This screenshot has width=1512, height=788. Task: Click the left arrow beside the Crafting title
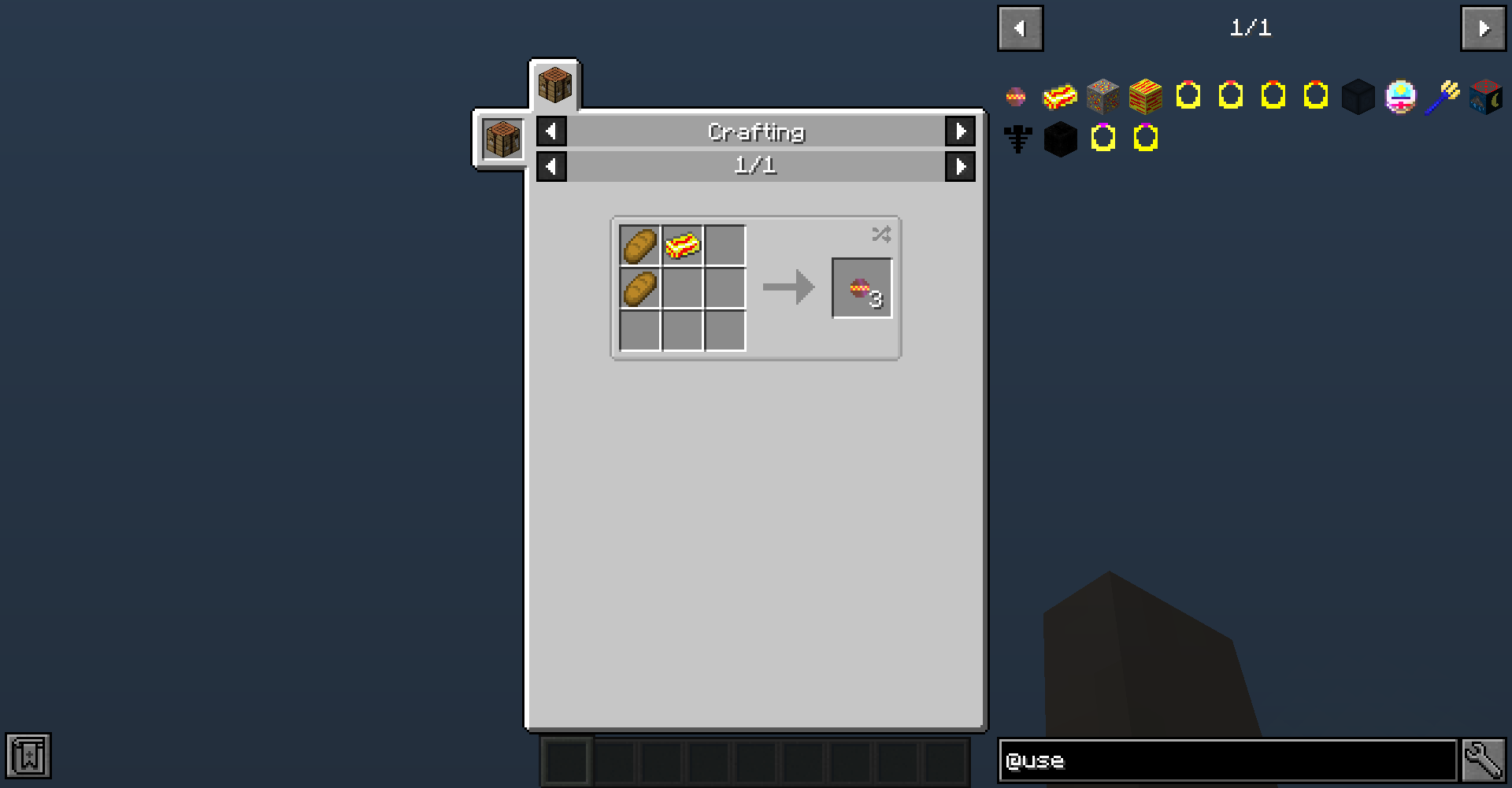click(x=550, y=131)
